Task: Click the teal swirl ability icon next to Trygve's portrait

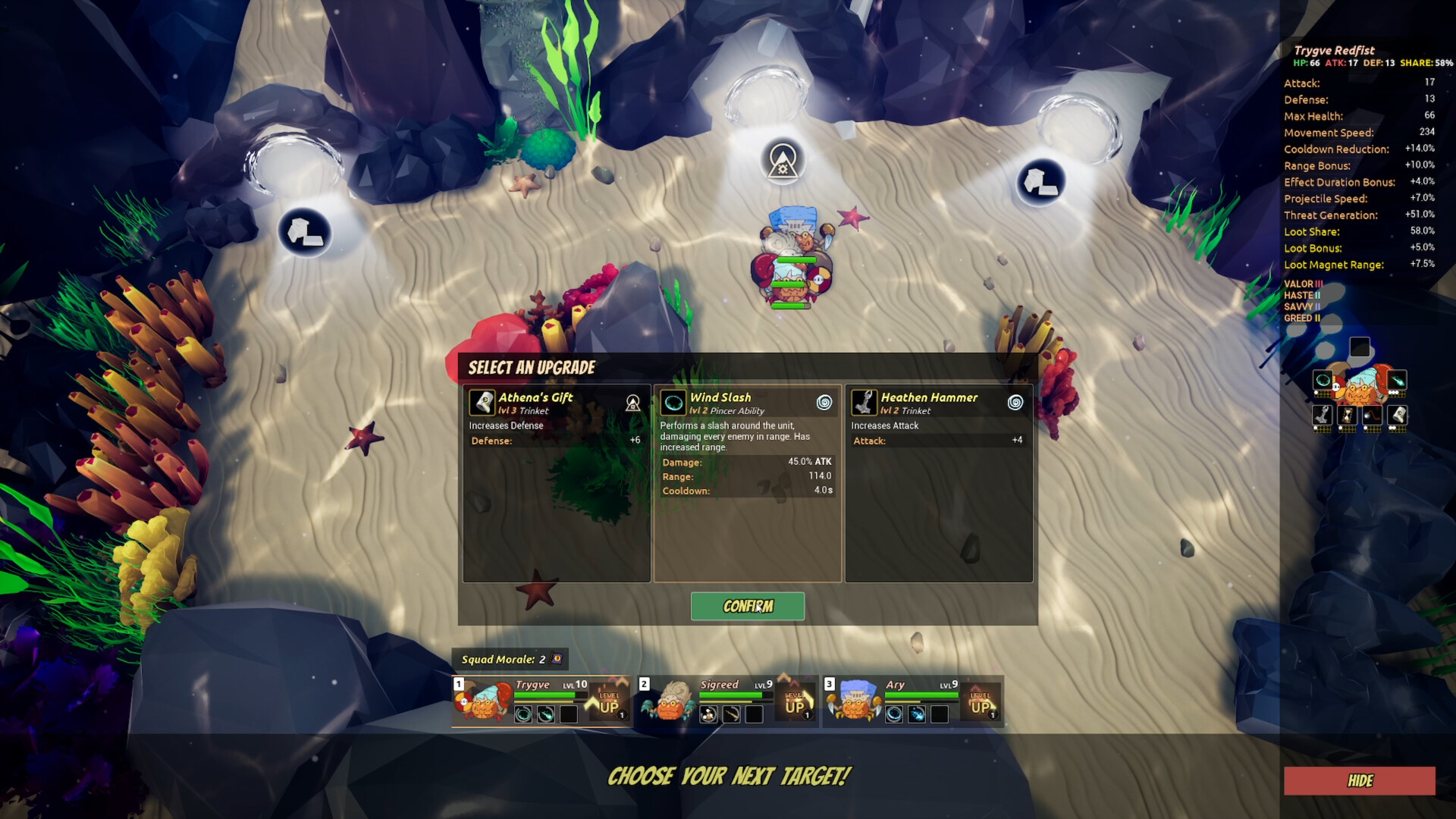Action: tap(1323, 381)
